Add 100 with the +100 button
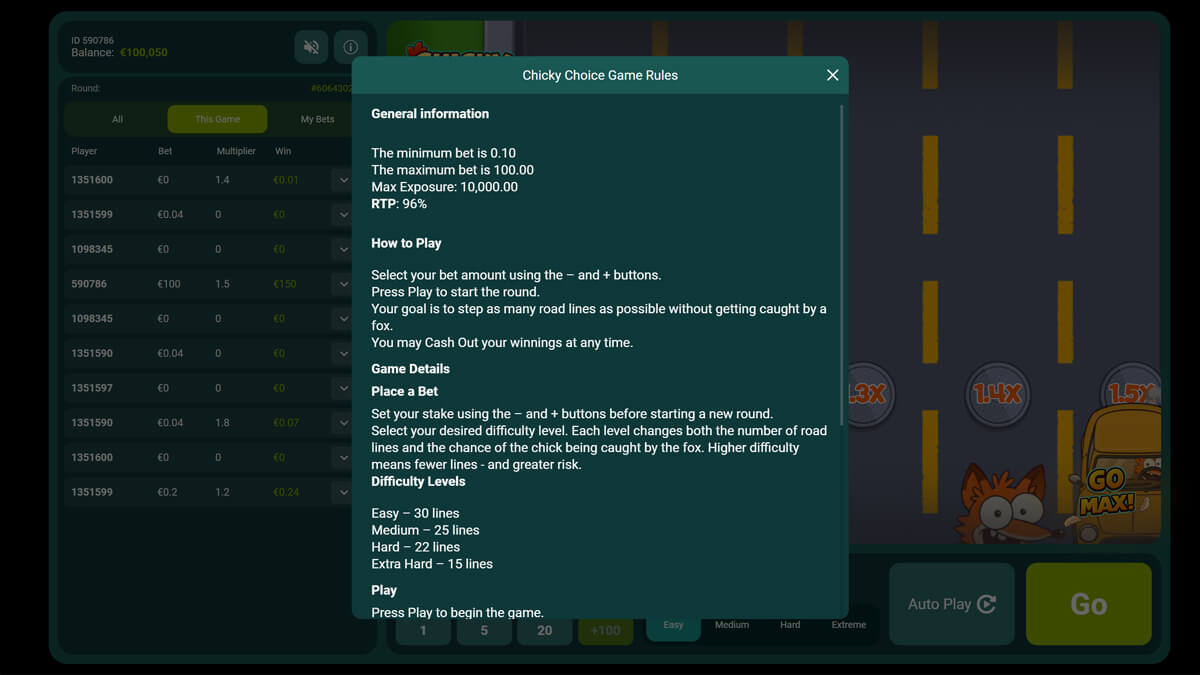This screenshot has width=1200, height=675. [605, 631]
